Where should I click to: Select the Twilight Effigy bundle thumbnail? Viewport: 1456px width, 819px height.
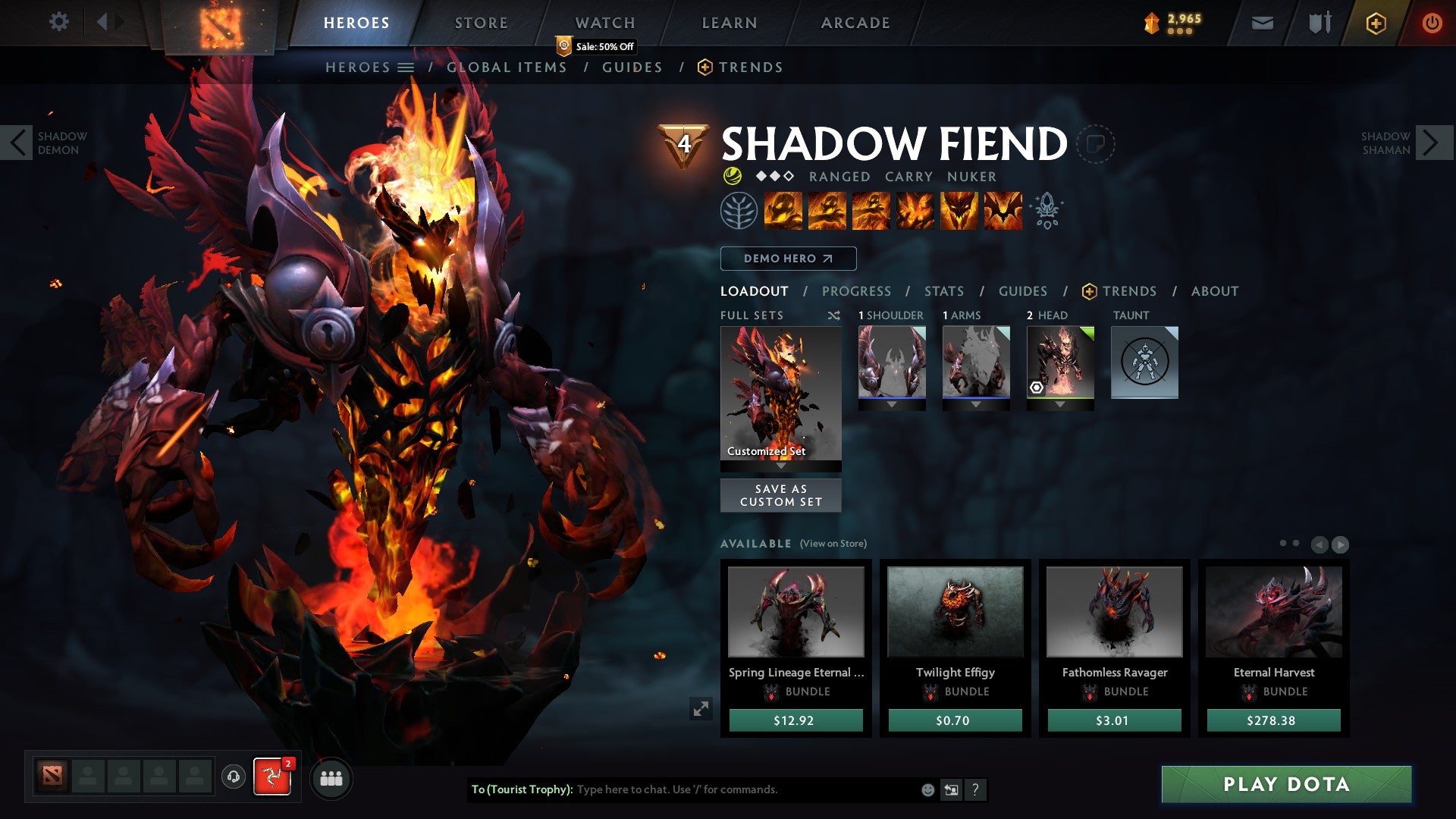click(x=954, y=611)
